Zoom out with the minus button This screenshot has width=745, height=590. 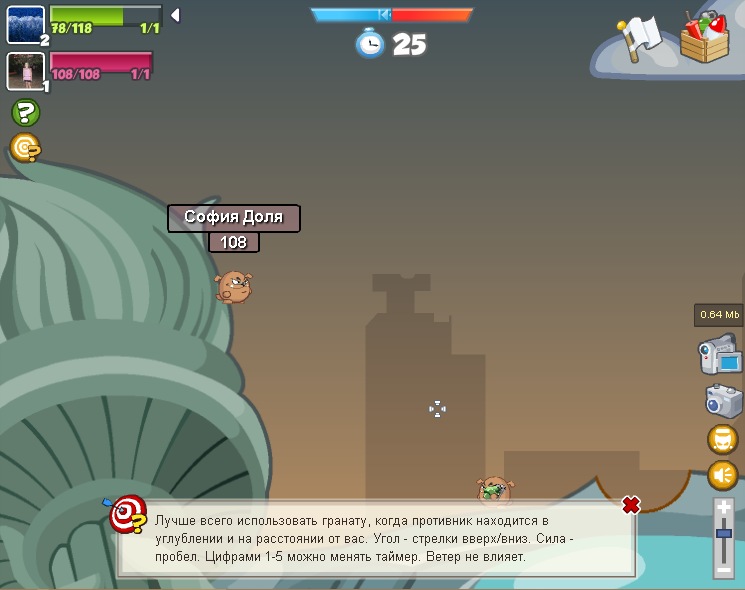(x=724, y=570)
